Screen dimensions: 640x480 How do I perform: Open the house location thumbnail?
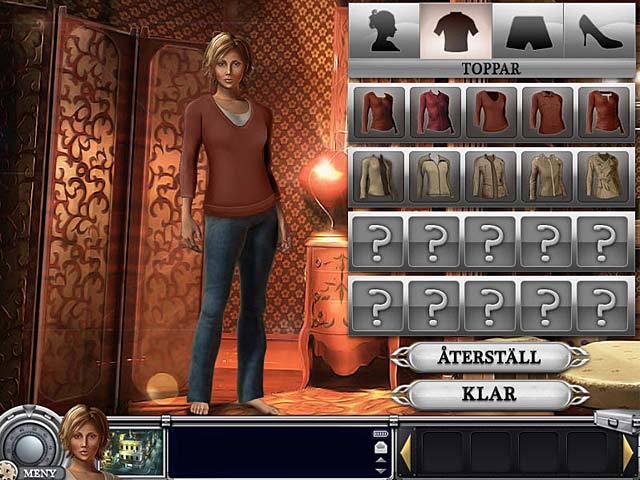point(134,452)
